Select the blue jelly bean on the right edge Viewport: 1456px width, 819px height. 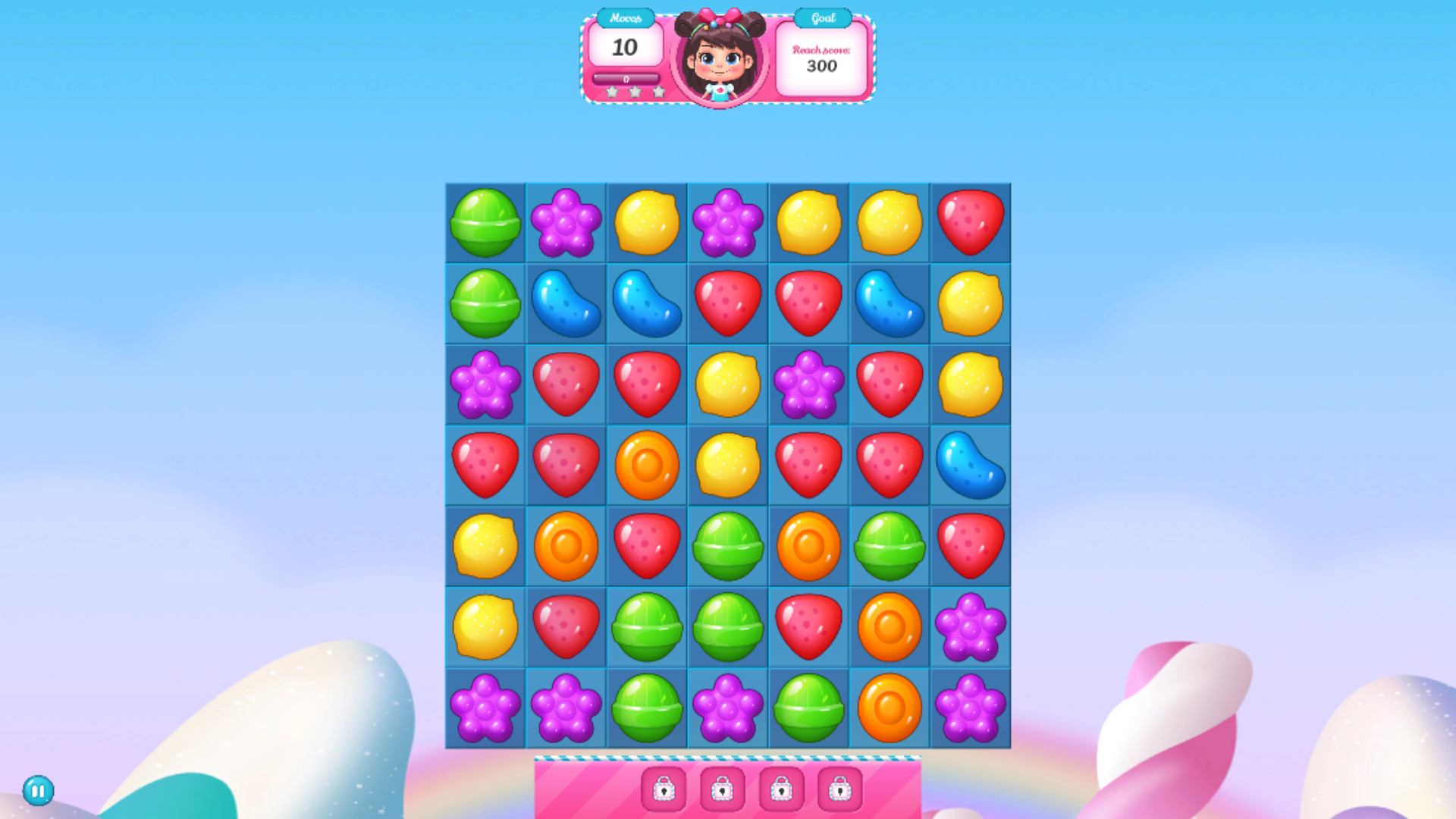click(970, 466)
